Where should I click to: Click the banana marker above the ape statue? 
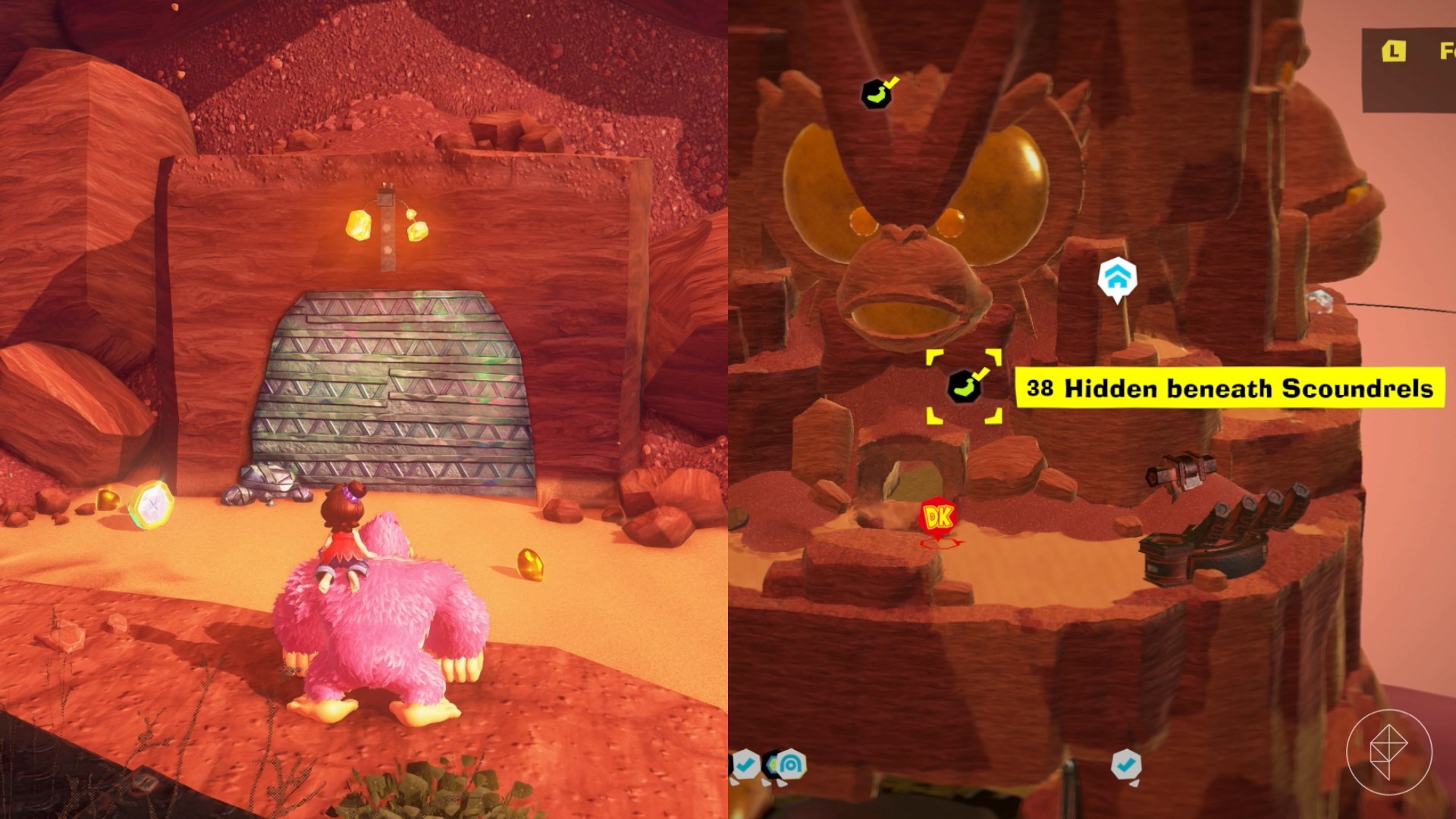point(877,93)
